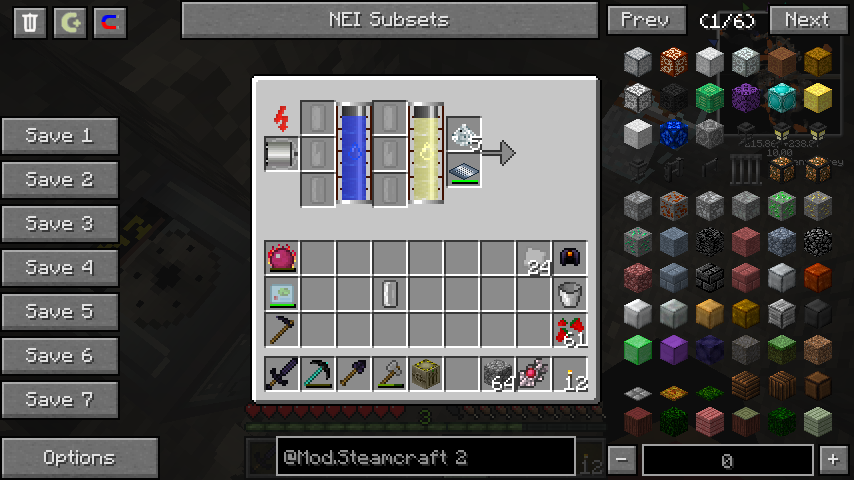Go to the previous NEI item page
This screenshot has height=480, width=854.
click(646, 20)
